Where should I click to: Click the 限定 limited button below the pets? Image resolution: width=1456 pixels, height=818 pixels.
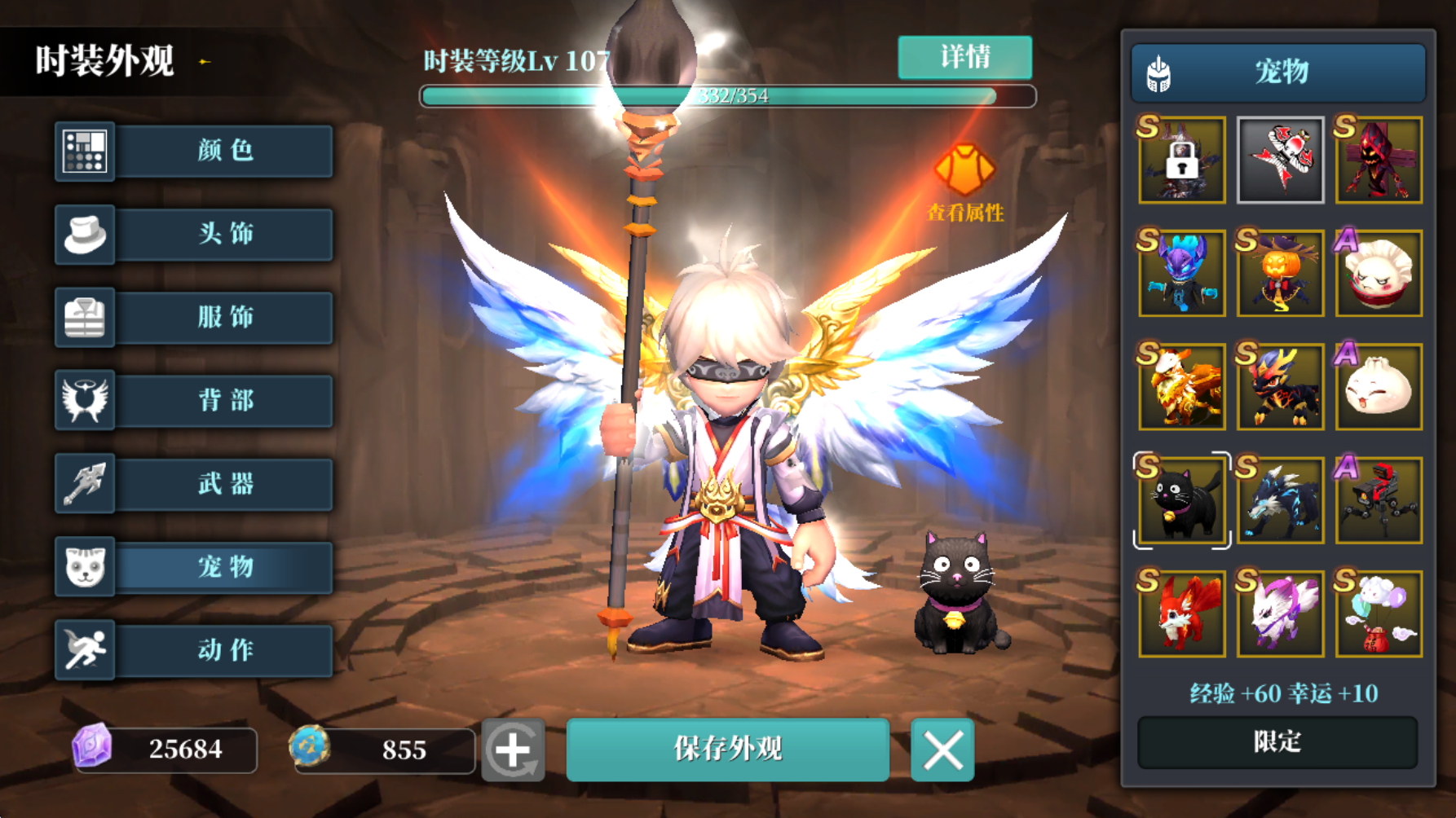coord(1277,743)
